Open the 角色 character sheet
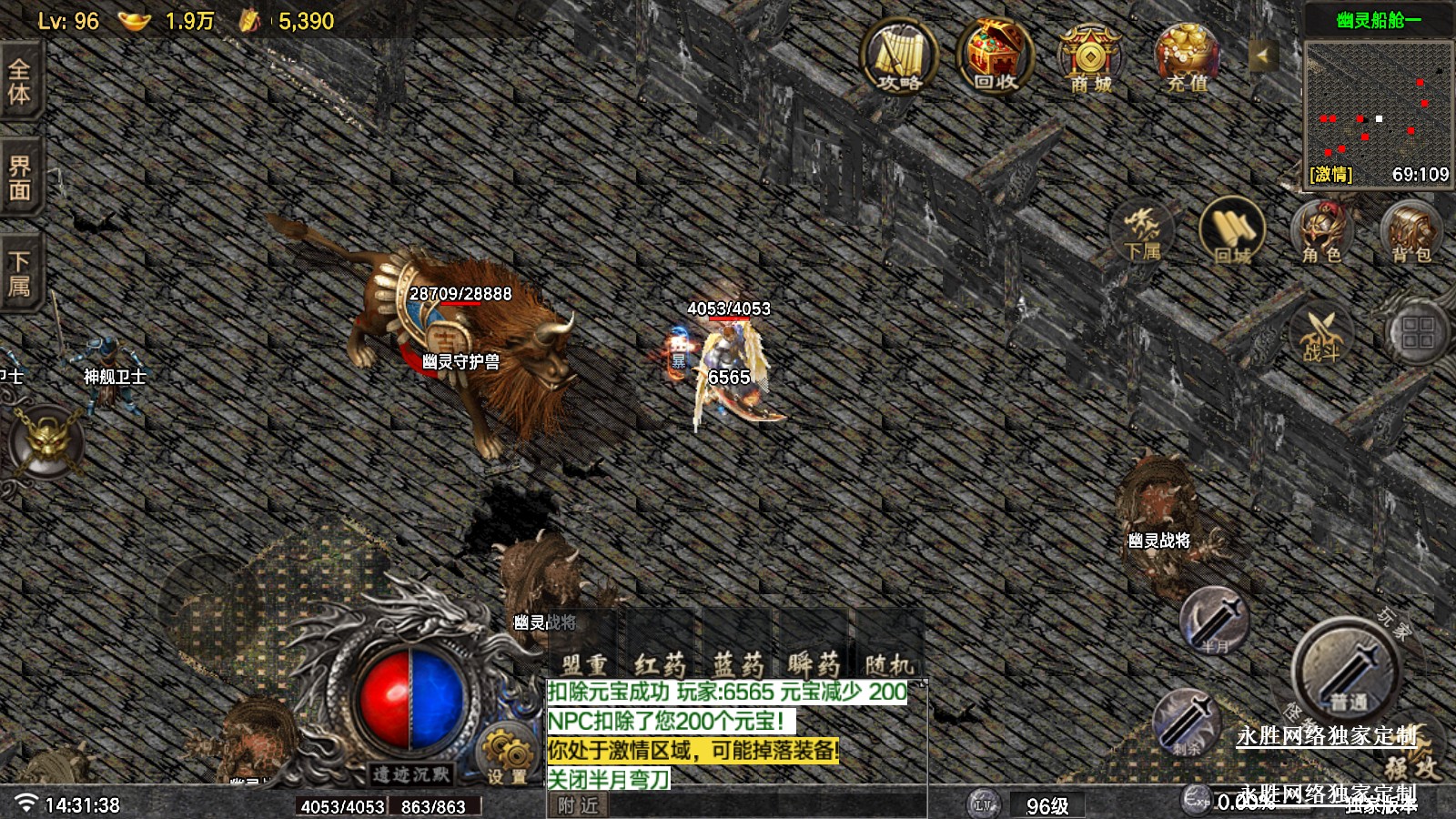Screen dimensions: 1456x819 pos(1321,233)
